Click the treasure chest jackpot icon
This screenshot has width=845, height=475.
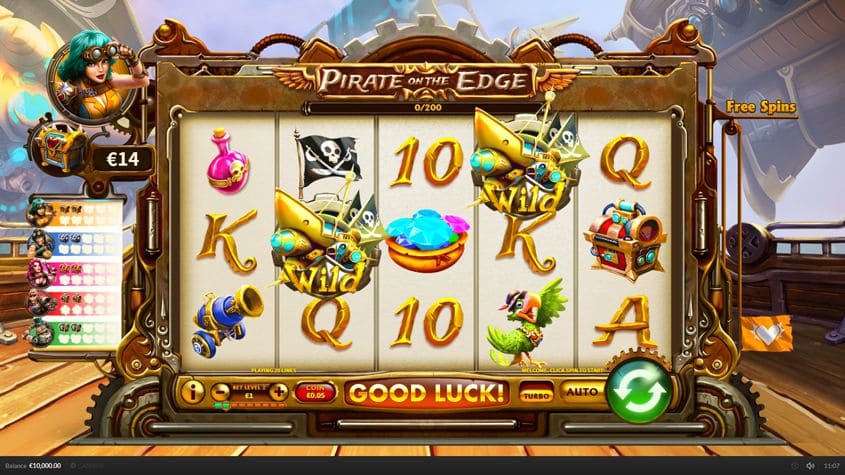pos(59,152)
